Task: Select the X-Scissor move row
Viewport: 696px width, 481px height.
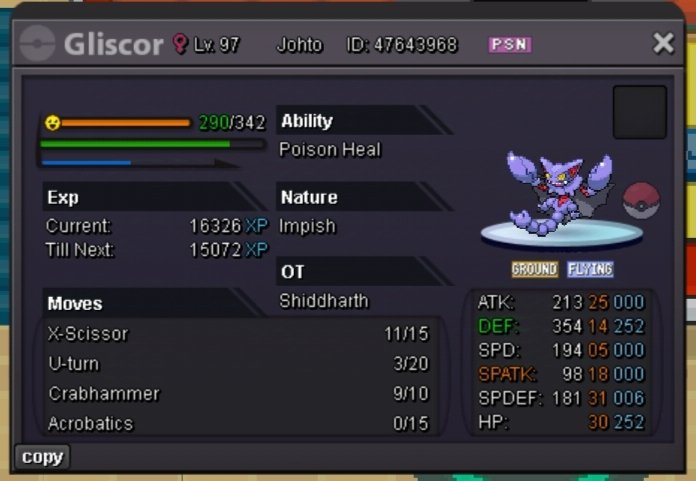Action: [x=238, y=334]
